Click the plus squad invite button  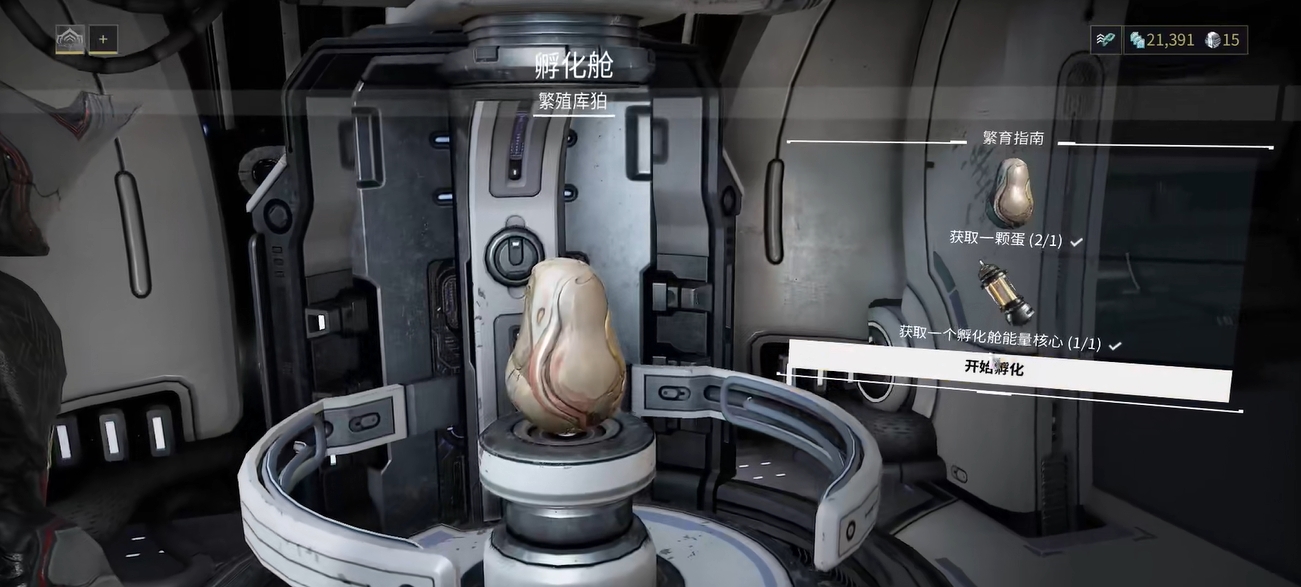click(x=103, y=40)
